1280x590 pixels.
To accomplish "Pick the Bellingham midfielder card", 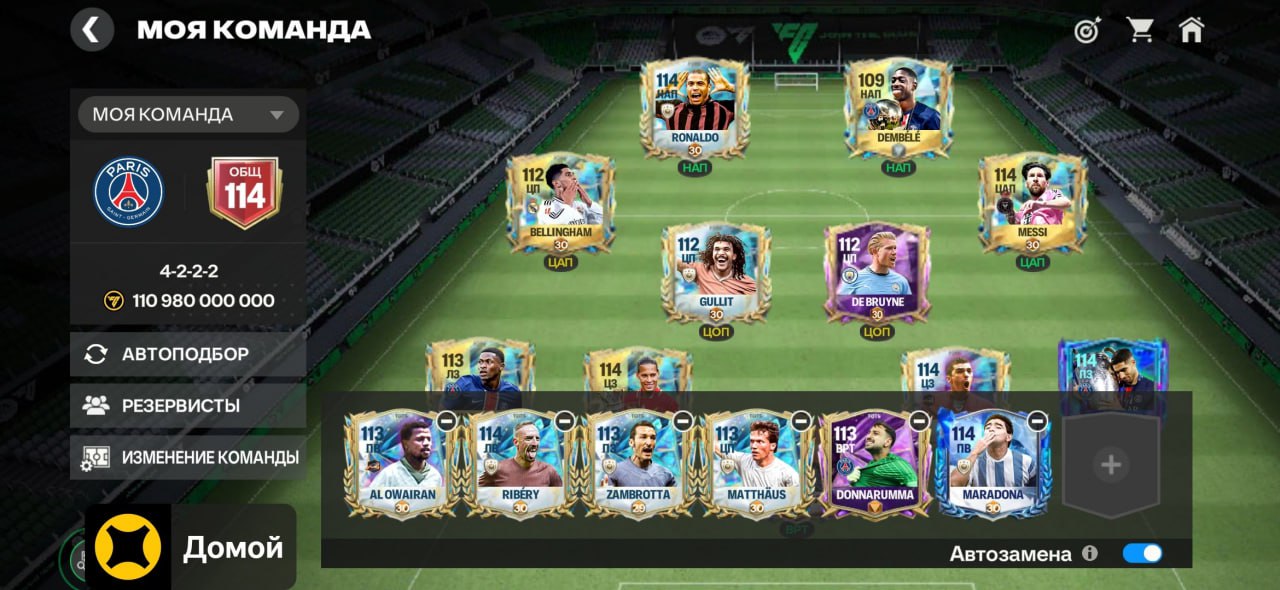I will coord(560,201).
